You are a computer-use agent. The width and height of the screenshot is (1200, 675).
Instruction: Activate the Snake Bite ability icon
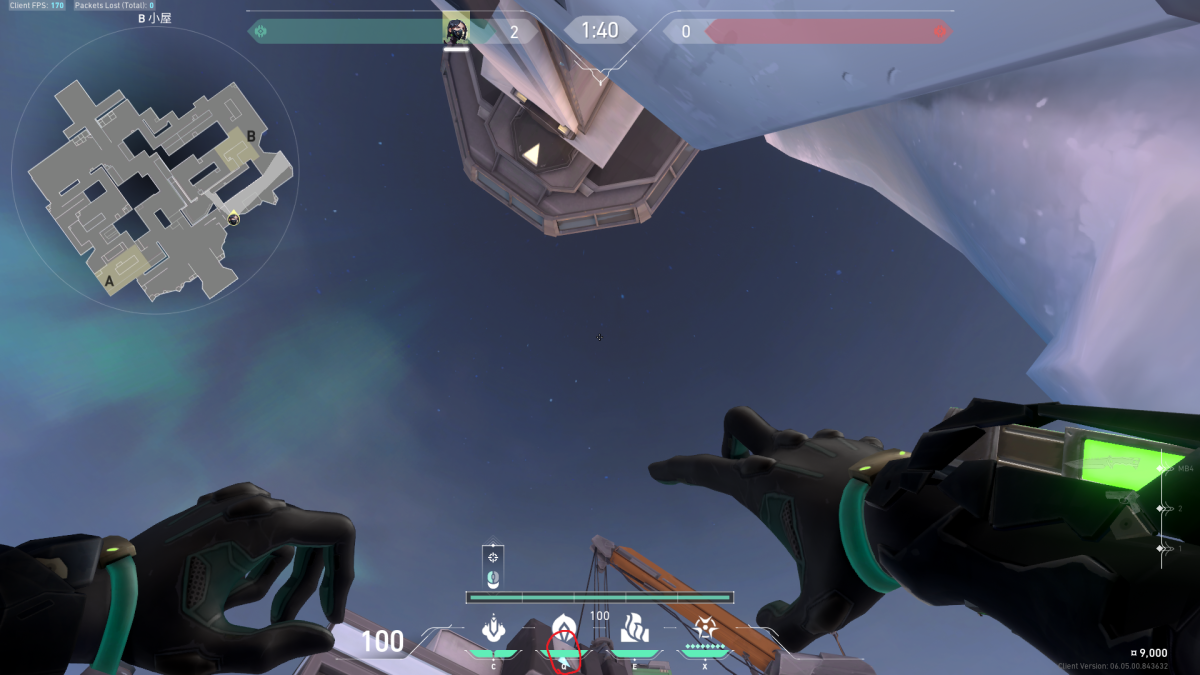tap(492, 629)
